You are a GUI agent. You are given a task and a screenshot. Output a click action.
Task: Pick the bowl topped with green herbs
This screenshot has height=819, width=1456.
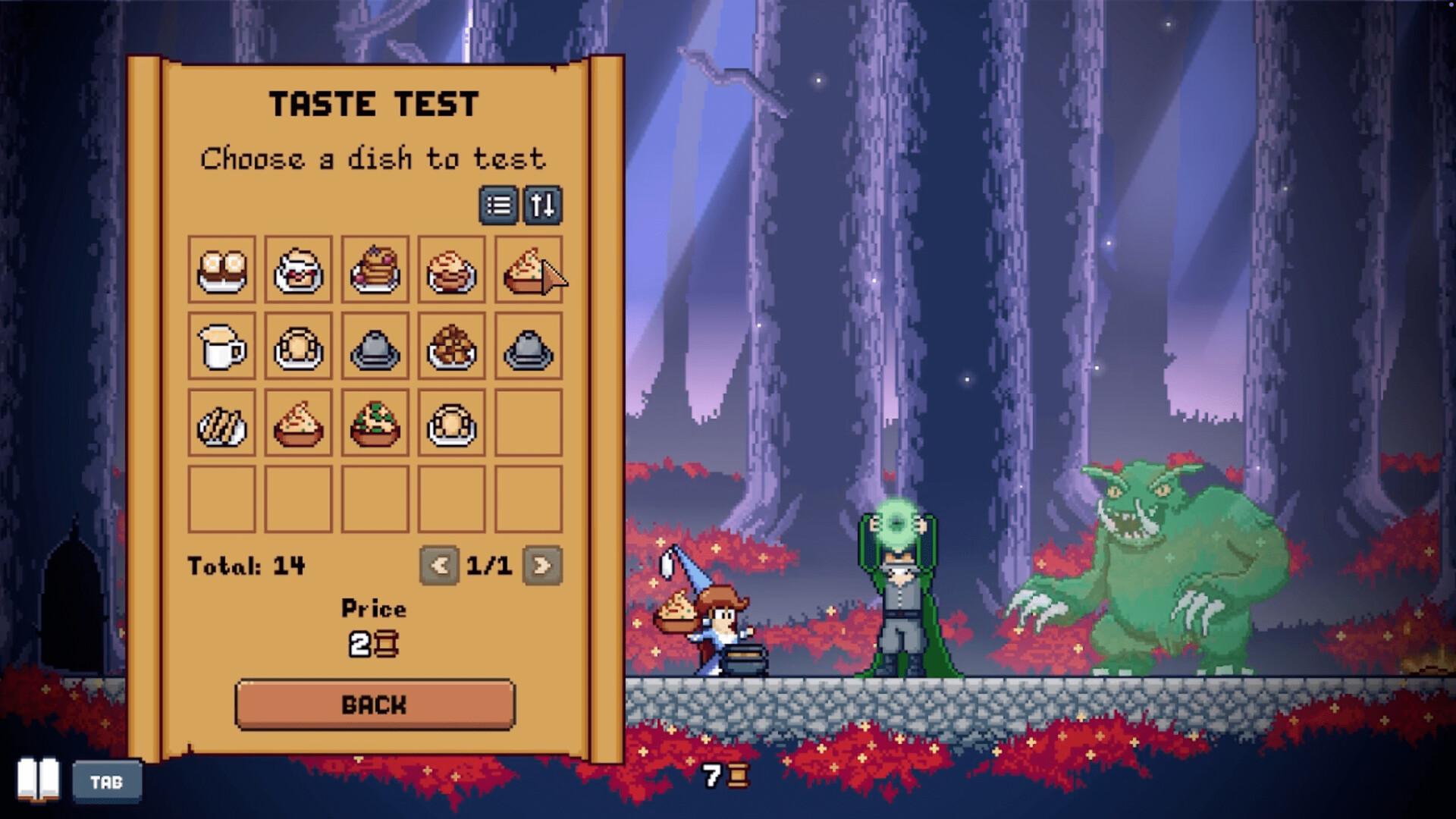(x=375, y=423)
